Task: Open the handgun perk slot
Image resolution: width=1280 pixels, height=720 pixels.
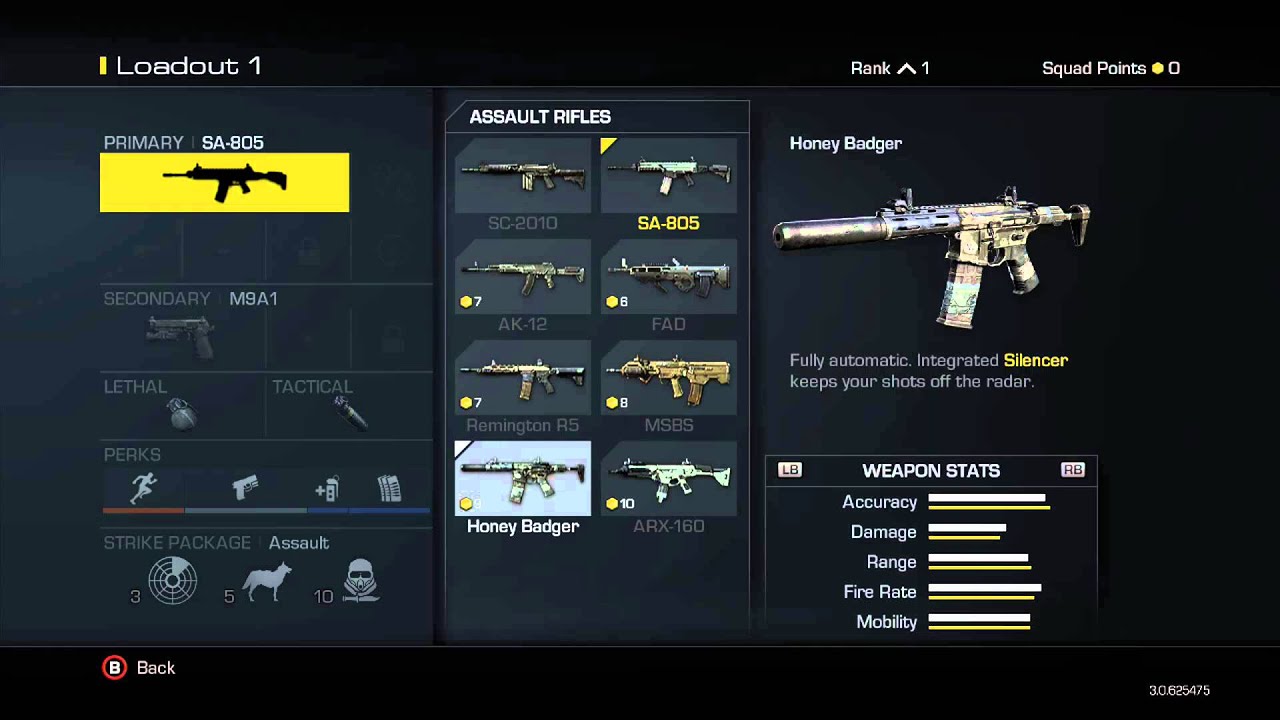Action: coord(245,489)
